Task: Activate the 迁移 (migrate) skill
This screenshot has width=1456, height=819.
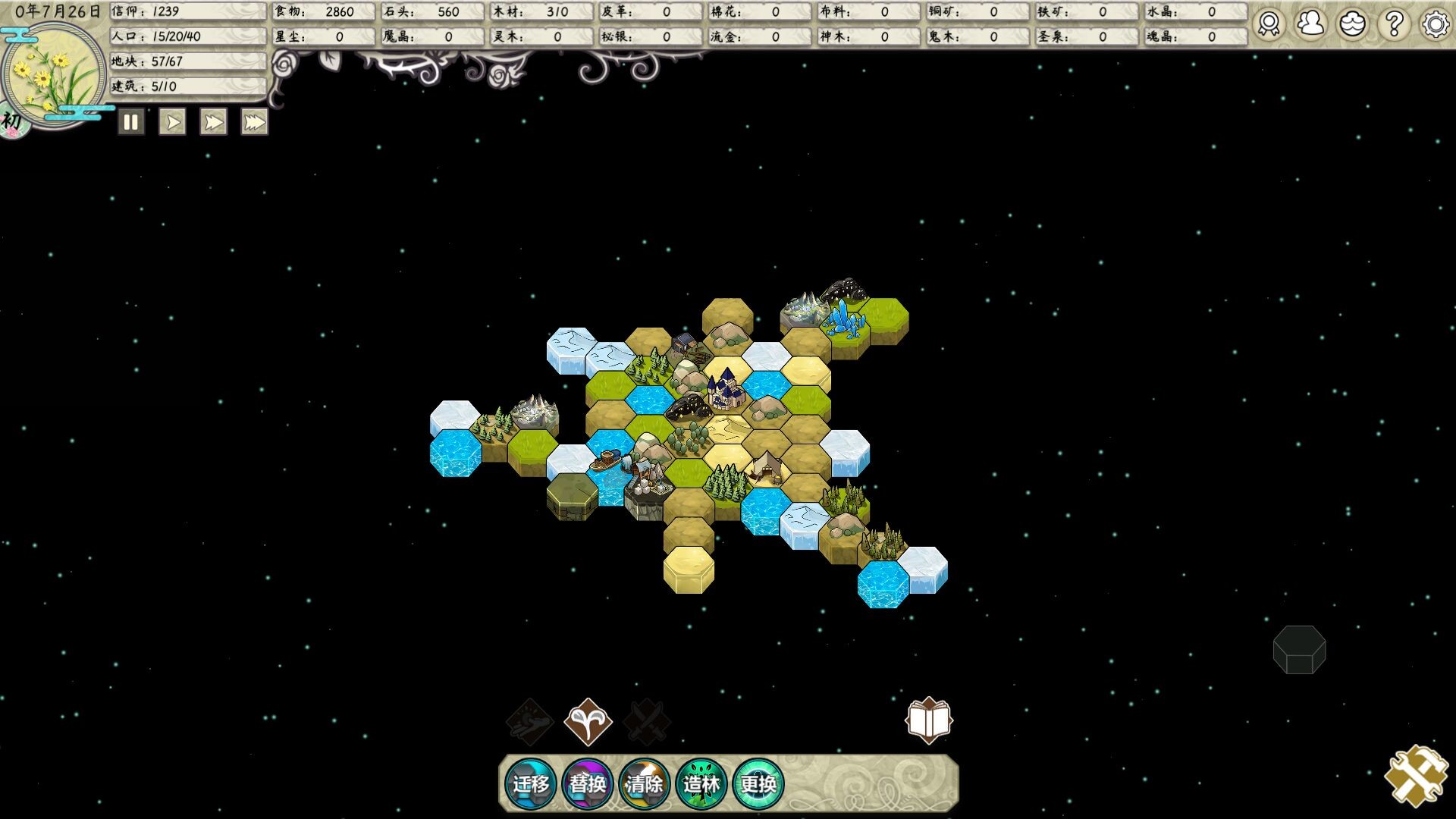Action: tap(530, 783)
